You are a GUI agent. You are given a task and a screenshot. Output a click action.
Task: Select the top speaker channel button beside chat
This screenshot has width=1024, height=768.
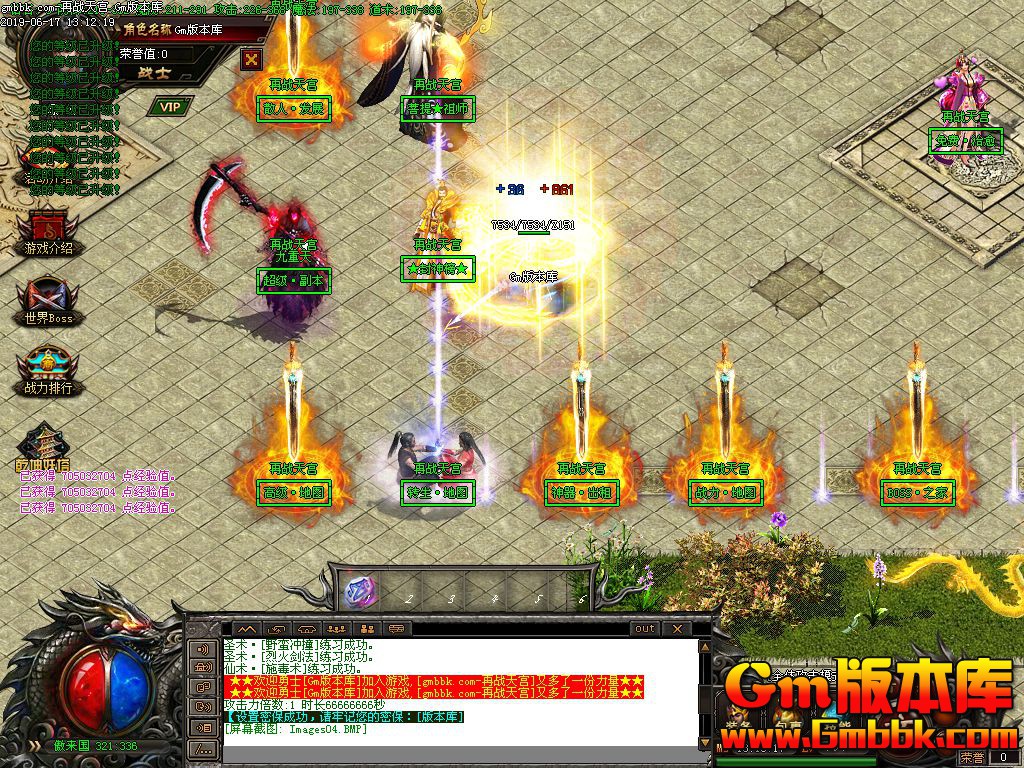pyautogui.click(x=203, y=648)
